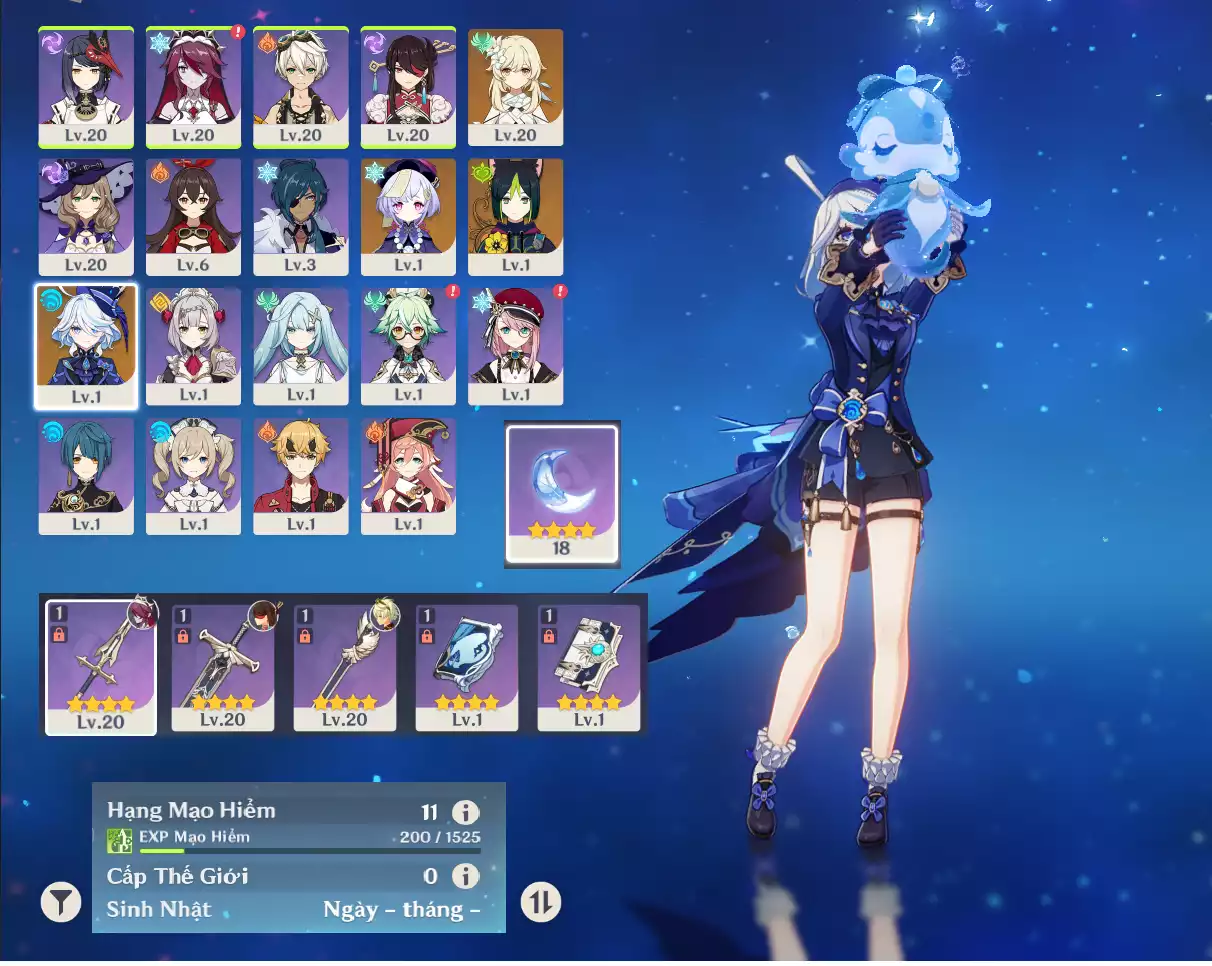Image resolution: width=1212 pixels, height=966 pixels.
Task: Choose the Qiqi character card
Action: pos(408,216)
